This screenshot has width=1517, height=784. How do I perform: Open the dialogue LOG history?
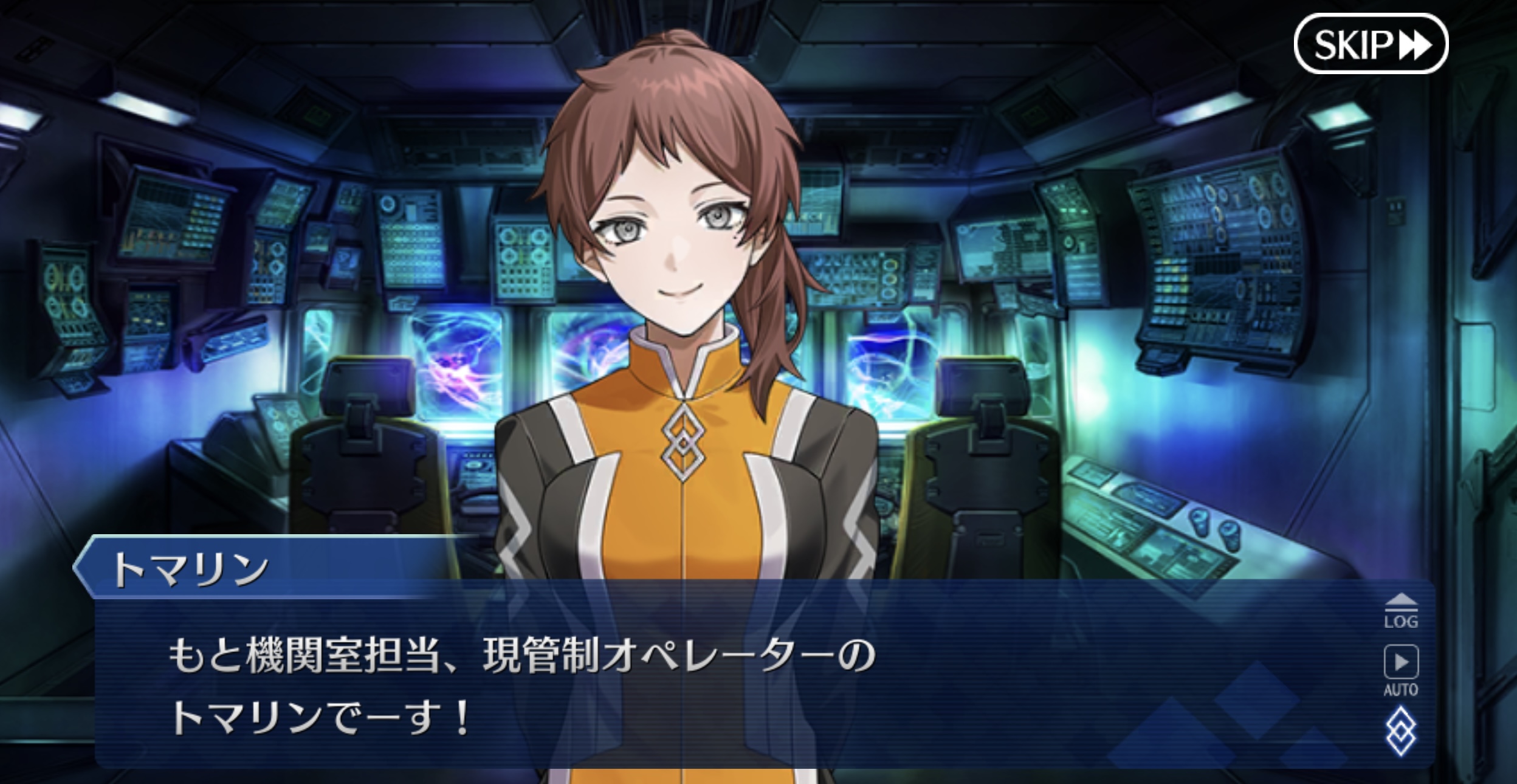(x=1401, y=611)
